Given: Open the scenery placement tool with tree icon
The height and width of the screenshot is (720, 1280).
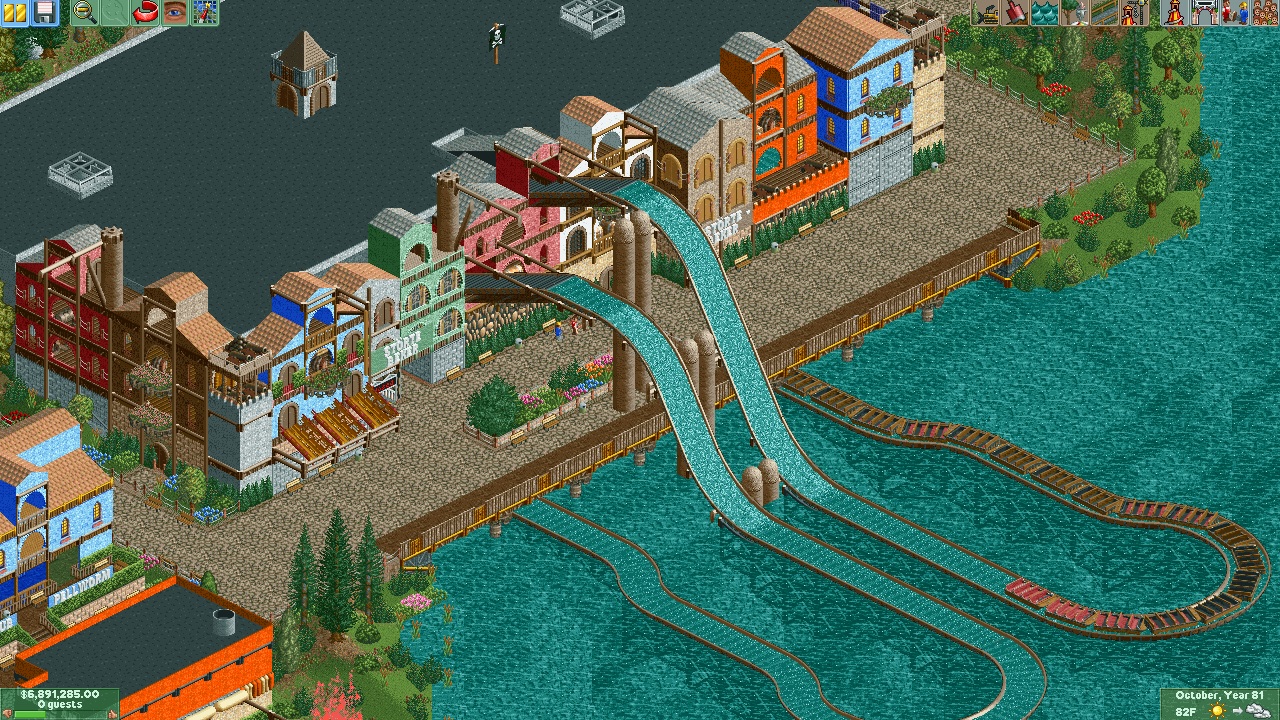Looking at the screenshot, I should (1075, 12).
